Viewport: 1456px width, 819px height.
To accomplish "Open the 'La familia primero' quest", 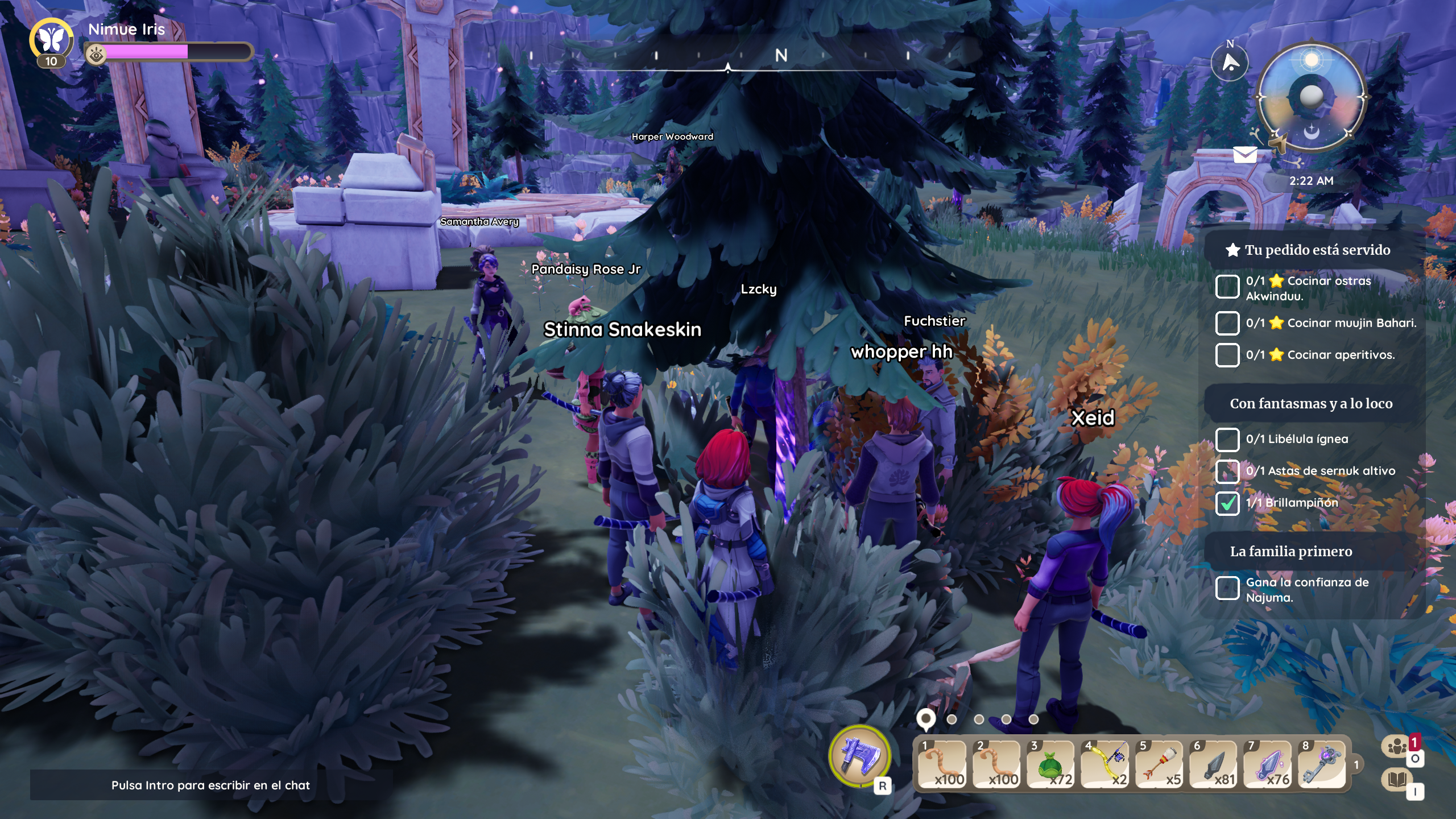I will [x=1291, y=552].
